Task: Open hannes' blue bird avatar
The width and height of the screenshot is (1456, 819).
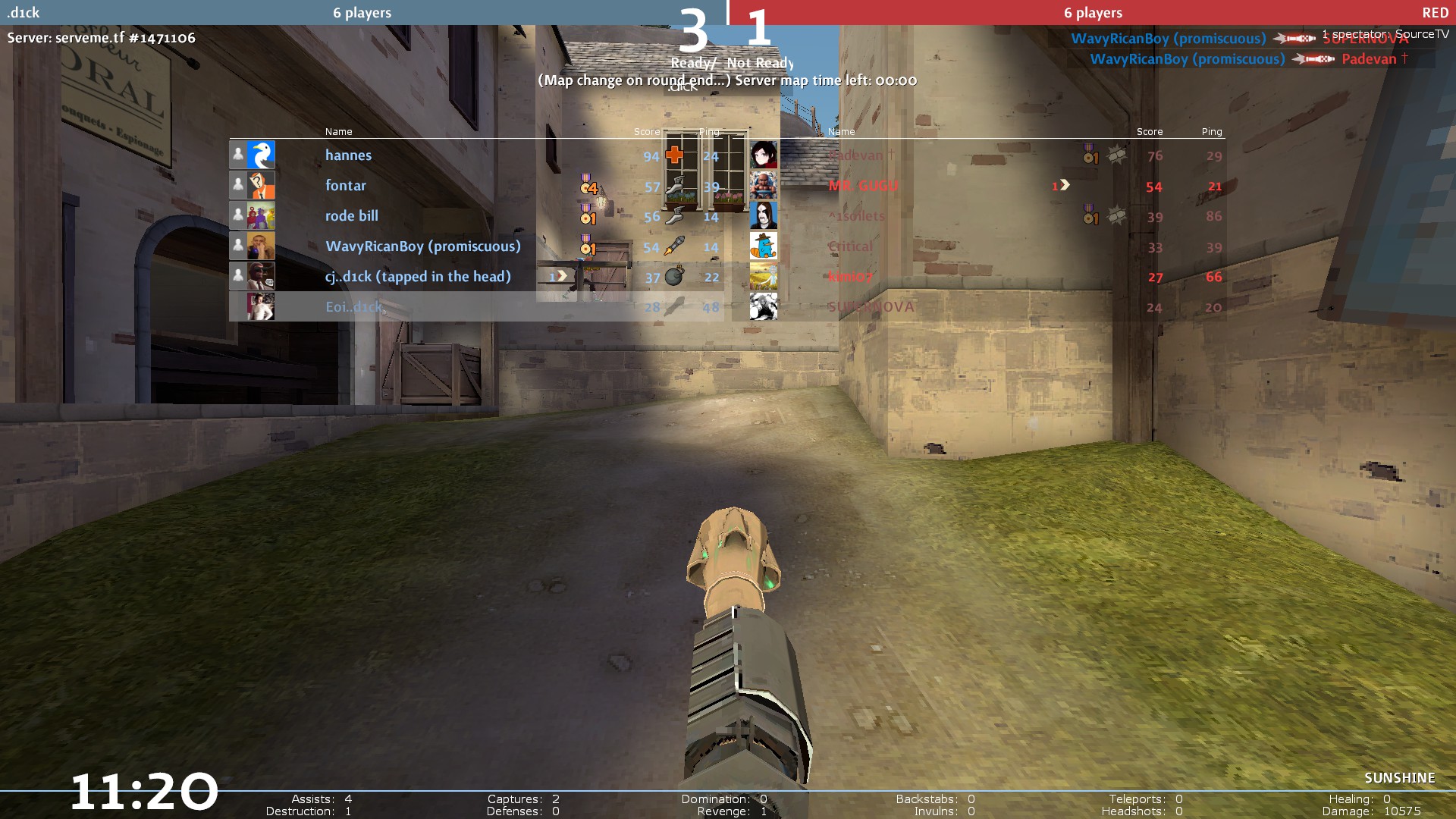Action: pos(261,155)
